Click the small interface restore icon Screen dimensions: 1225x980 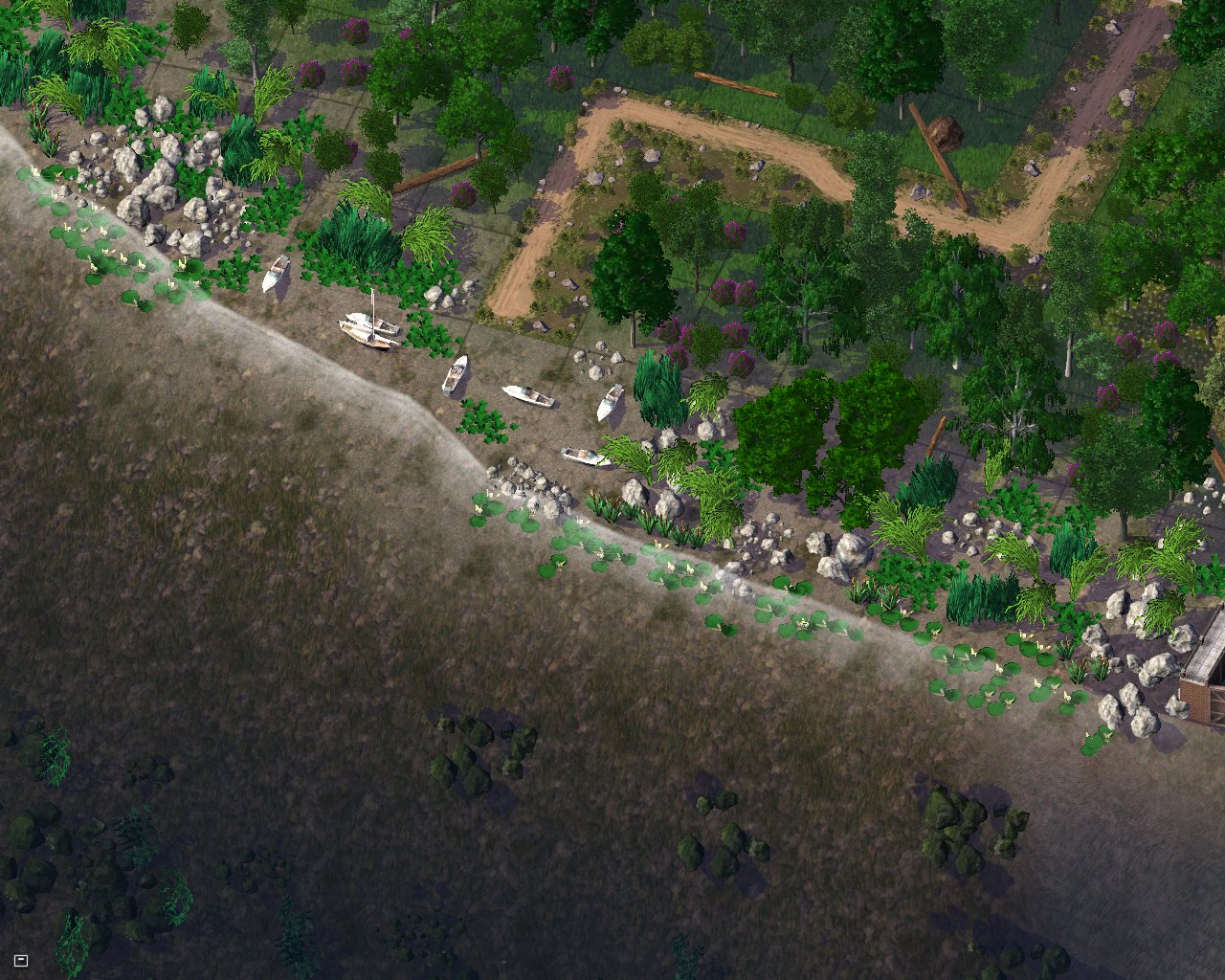[x=21, y=960]
